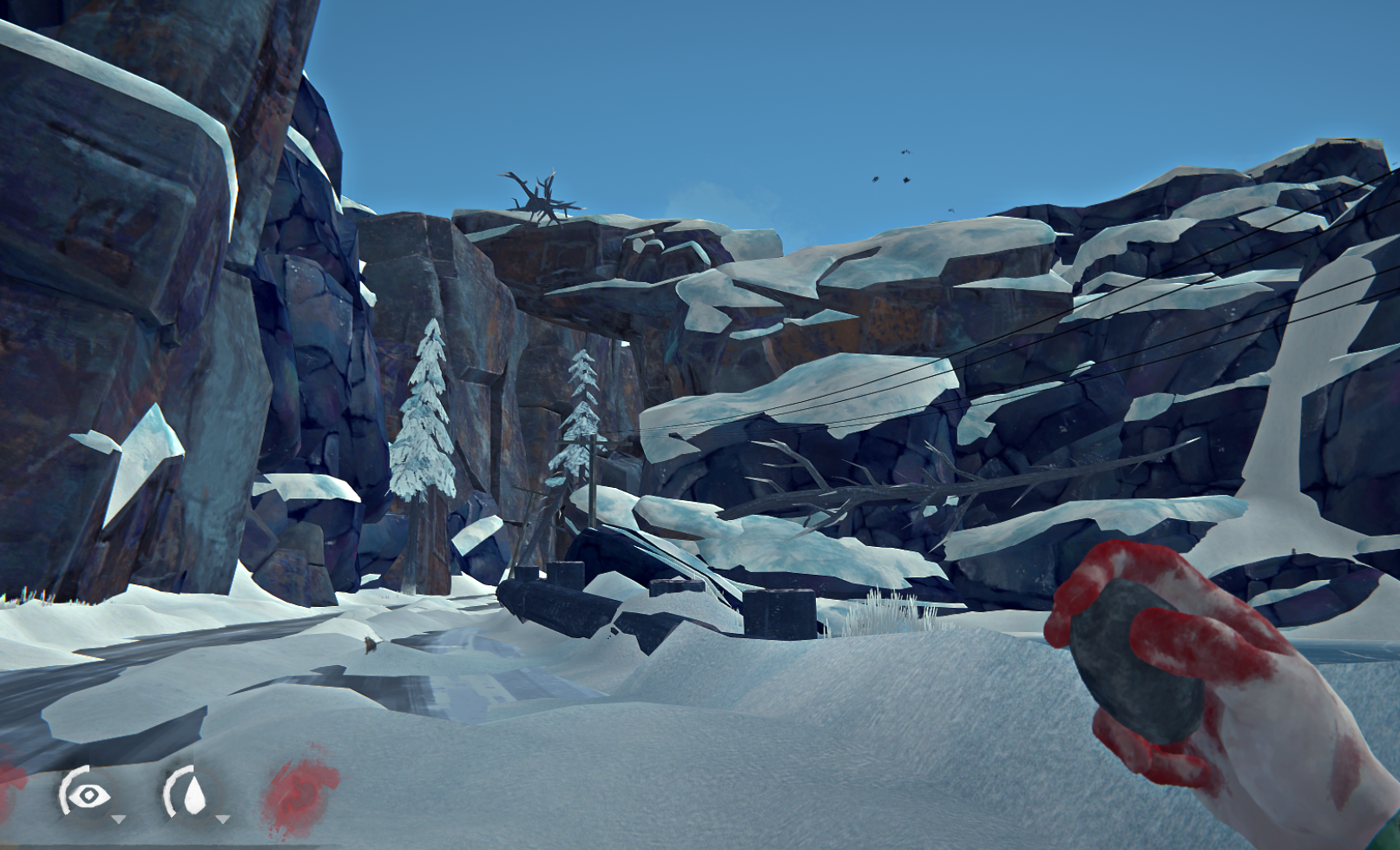The height and width of the screenshot is (850, 1400).
Task: Select the water drop thirst icon
Action: 193,794
